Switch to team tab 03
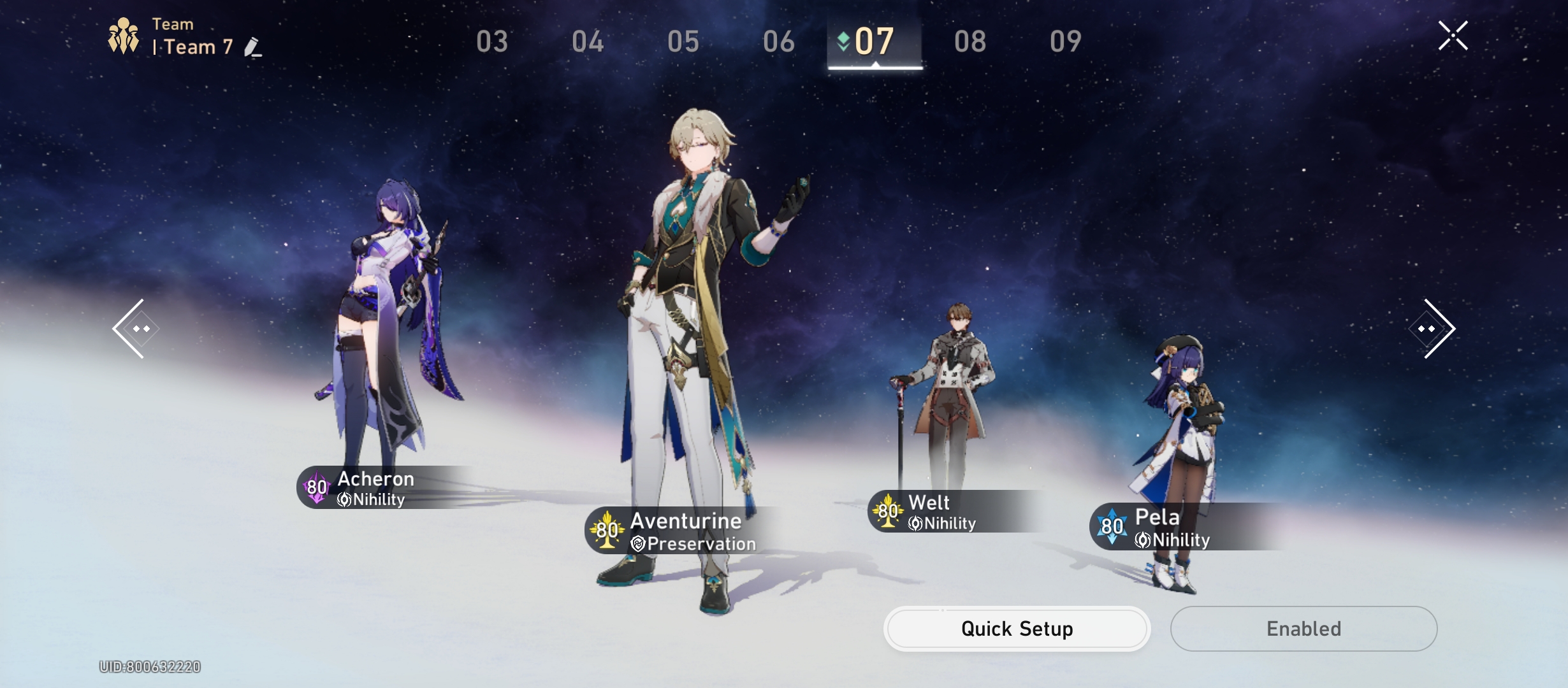This screenshot has height=688, width=1568. pos(492,42)
